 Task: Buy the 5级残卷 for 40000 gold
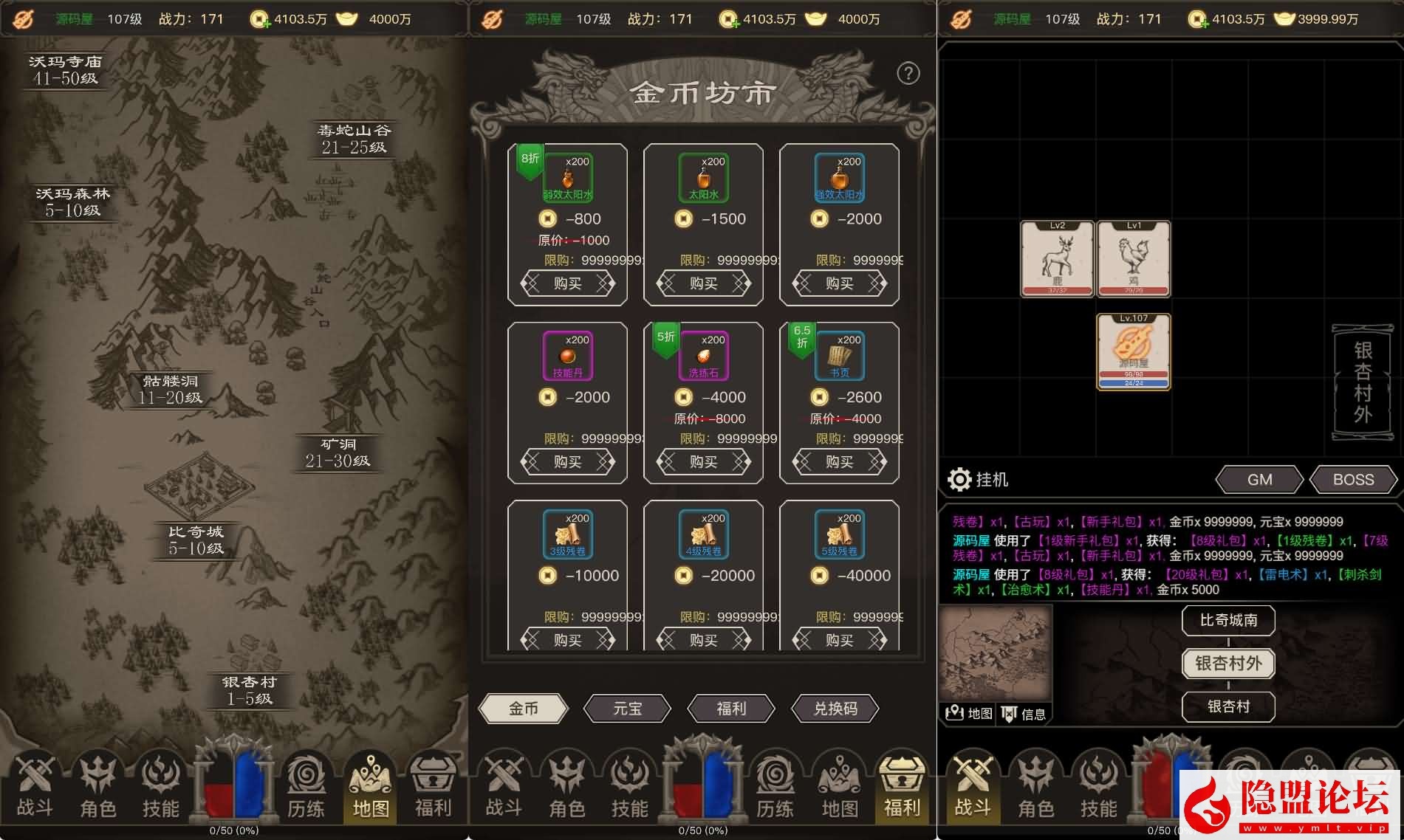coord(839,639)
